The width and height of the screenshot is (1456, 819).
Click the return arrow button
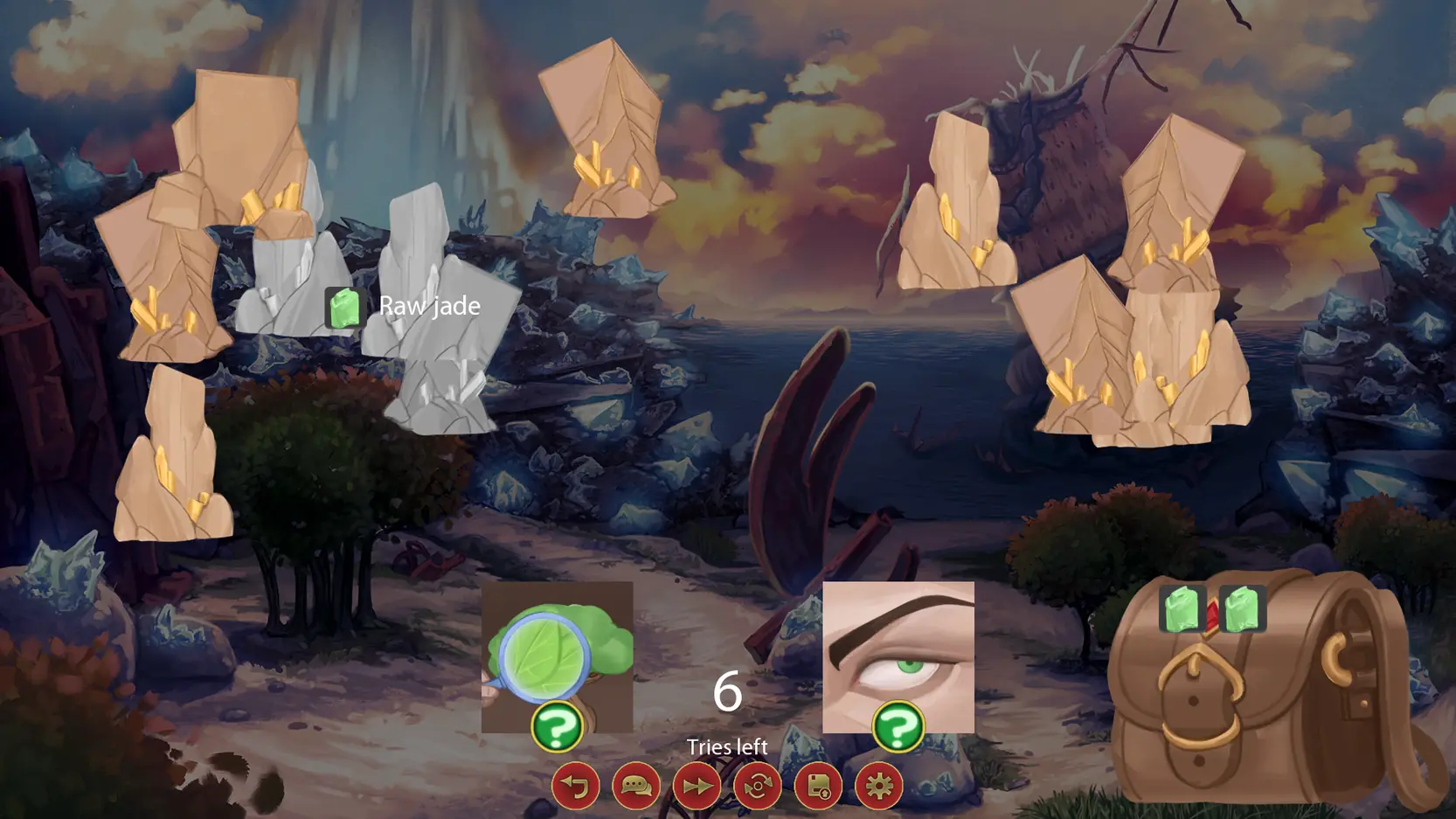coord(575,786)
